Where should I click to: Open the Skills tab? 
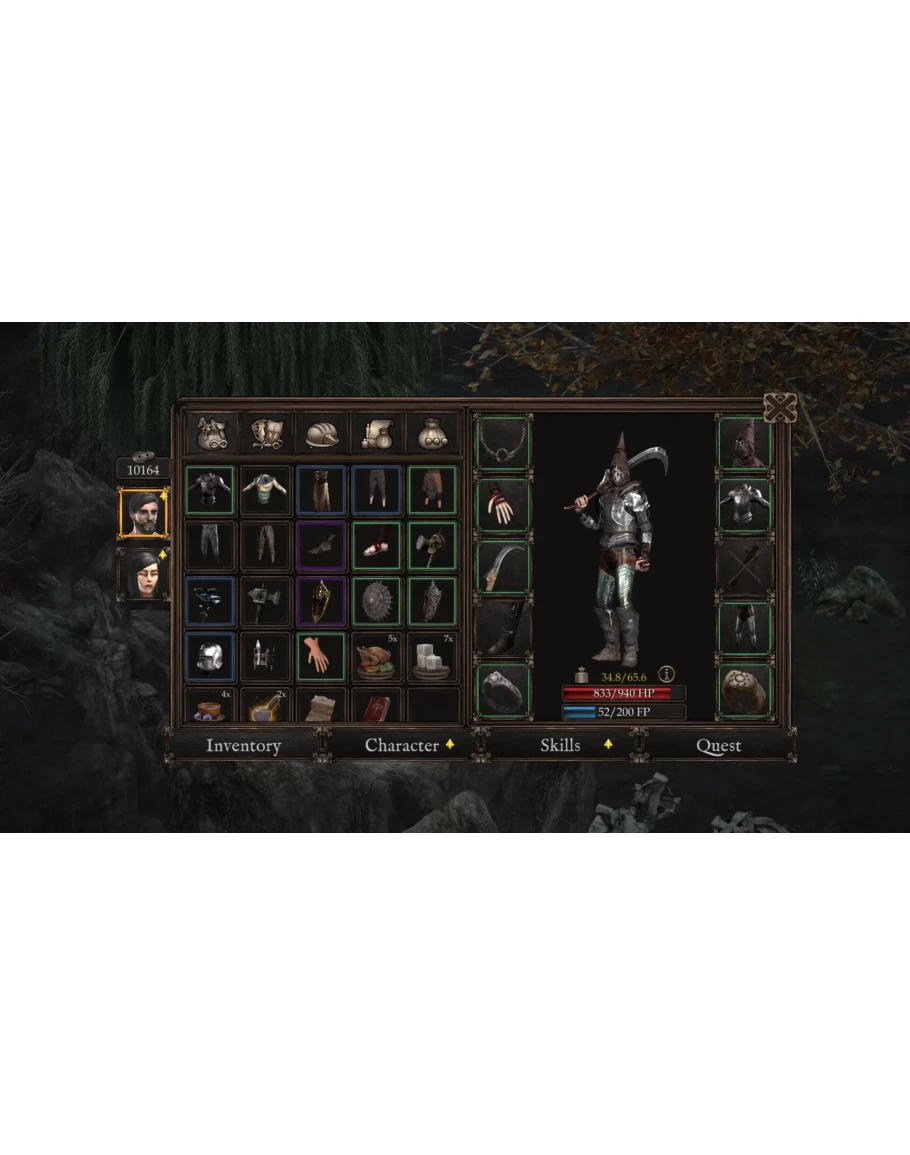click(x=561, y=745)
